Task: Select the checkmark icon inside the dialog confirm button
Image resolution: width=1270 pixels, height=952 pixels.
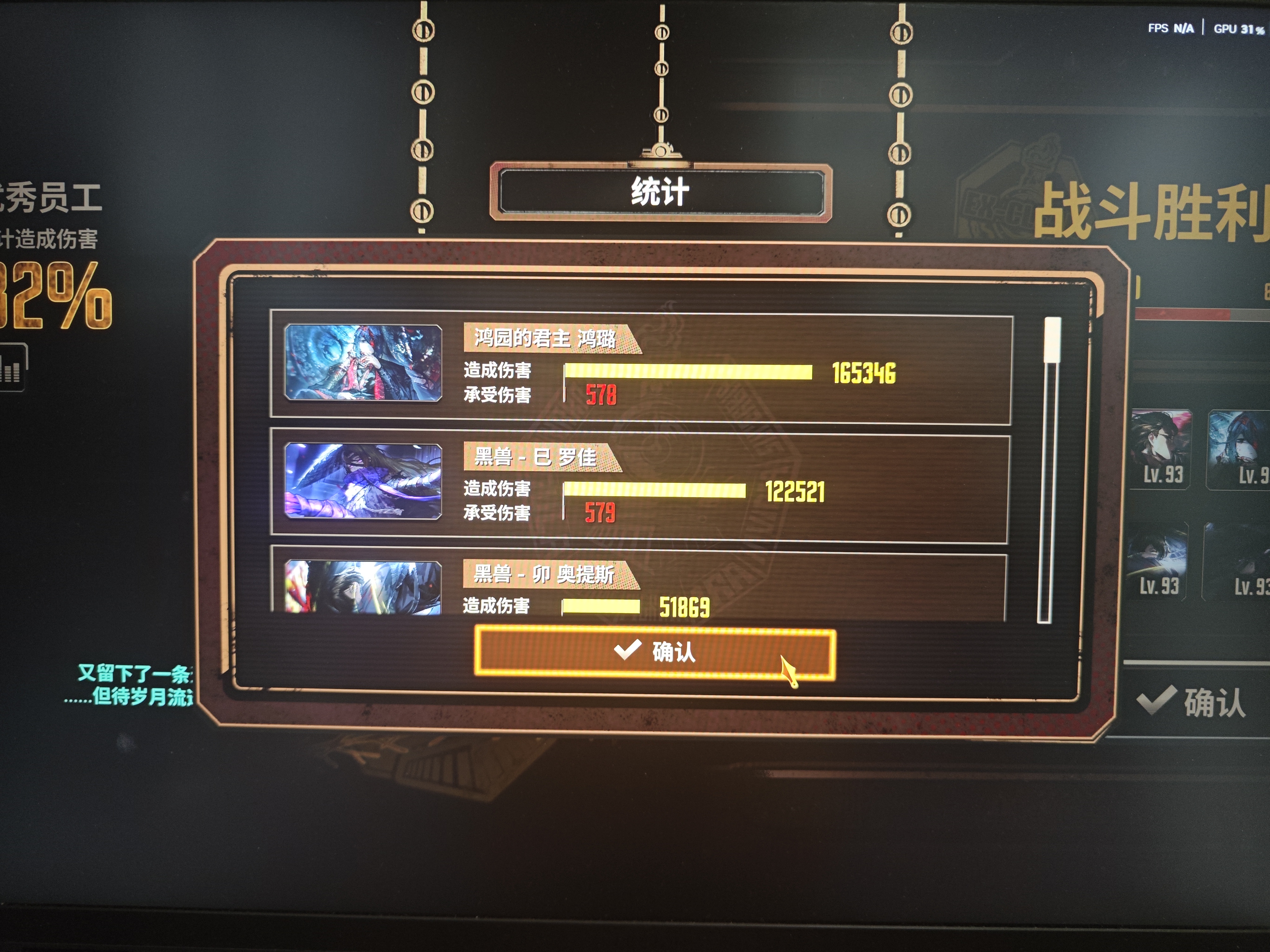Action: click(x=628, y=650)
